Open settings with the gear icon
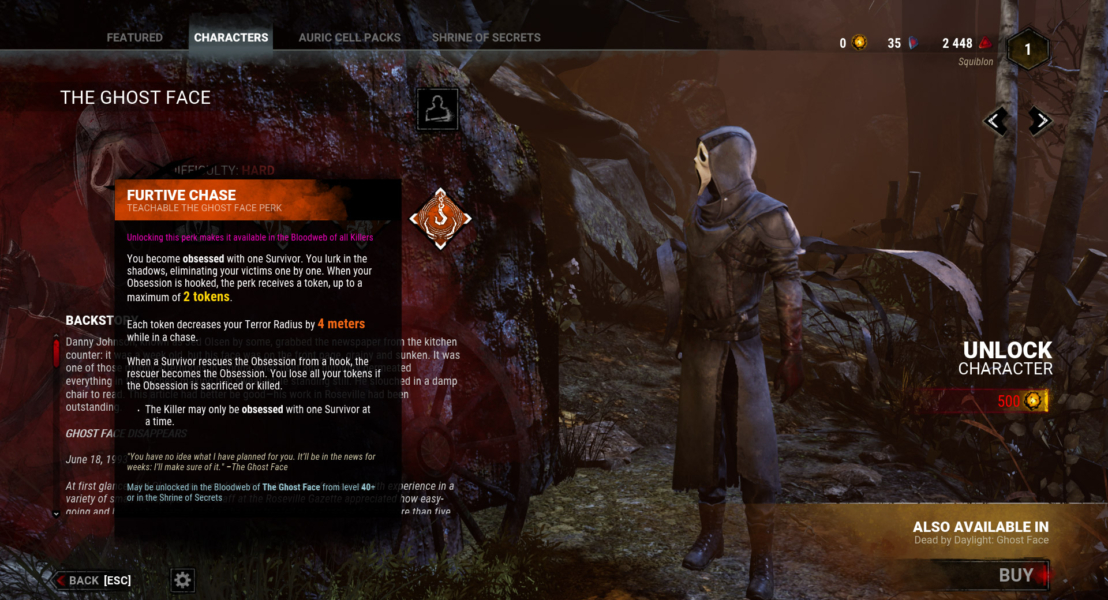Image resolution: width=1108 pixels, height=600 pixels. [x=182, y=580]
